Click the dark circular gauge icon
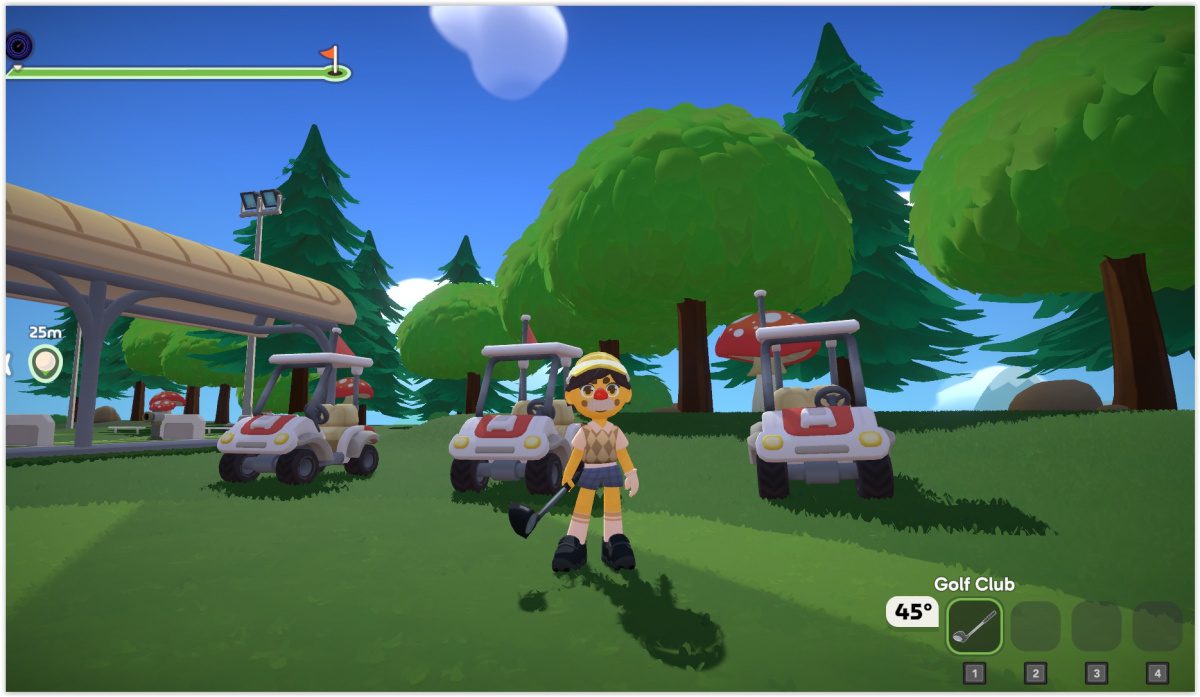 [x=19, y=45]
